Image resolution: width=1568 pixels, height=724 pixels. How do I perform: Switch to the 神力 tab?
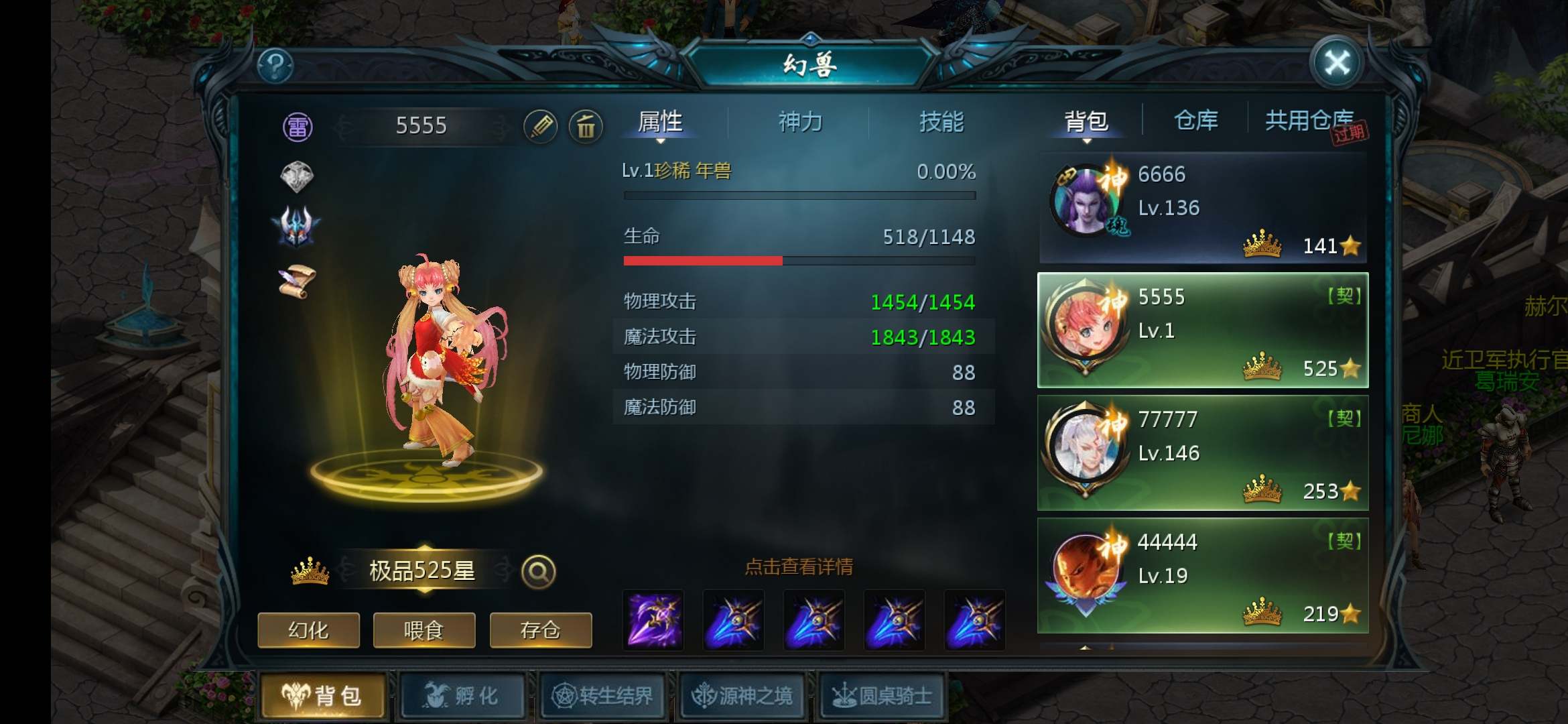(801, 122)
